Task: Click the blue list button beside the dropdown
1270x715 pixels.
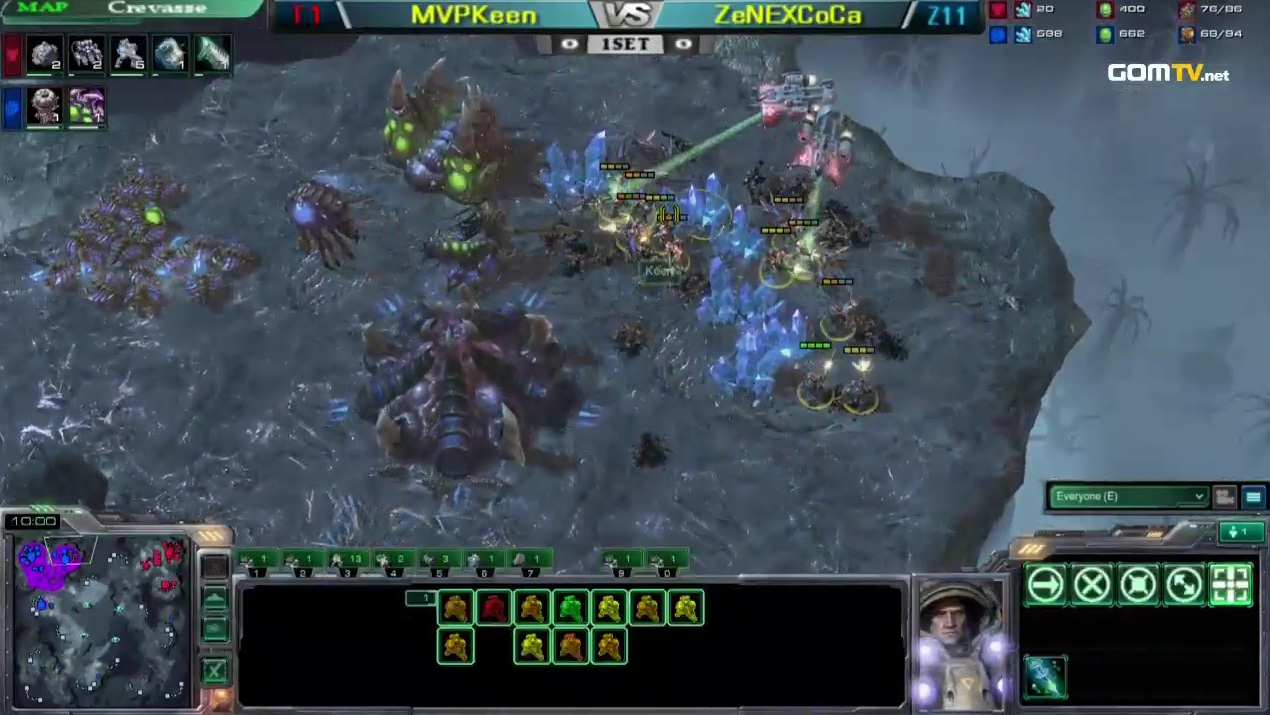Action: click(1253, 496)
